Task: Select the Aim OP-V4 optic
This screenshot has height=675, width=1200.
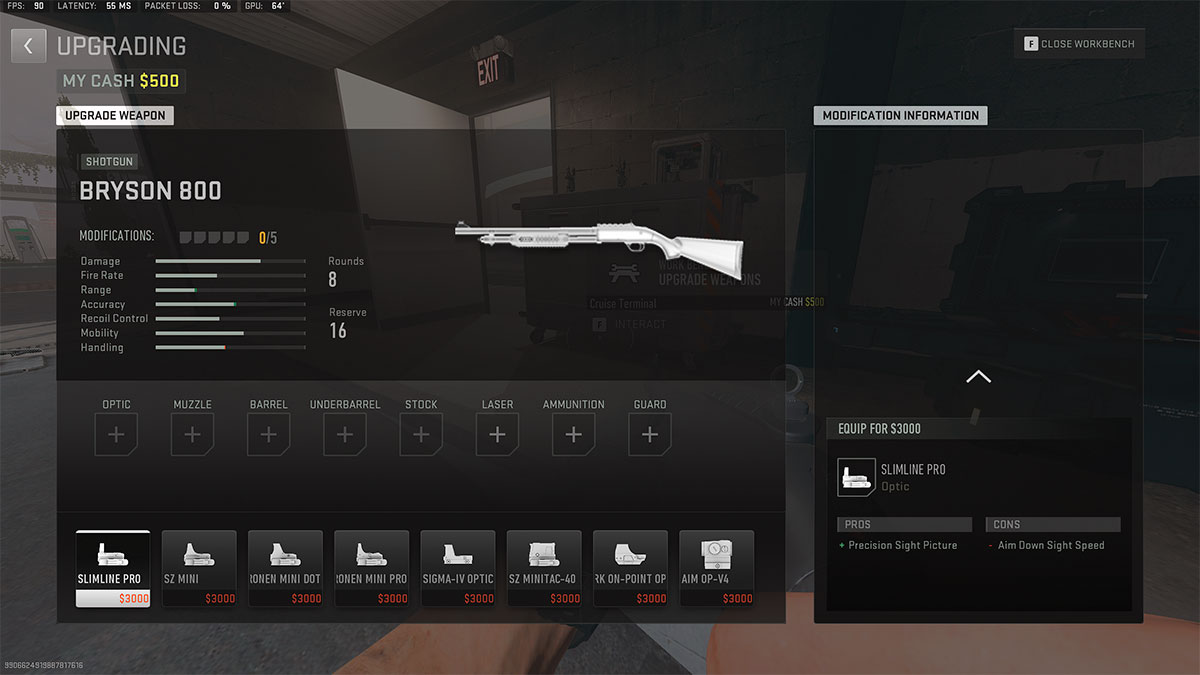Action: click(x=716, y=568)
